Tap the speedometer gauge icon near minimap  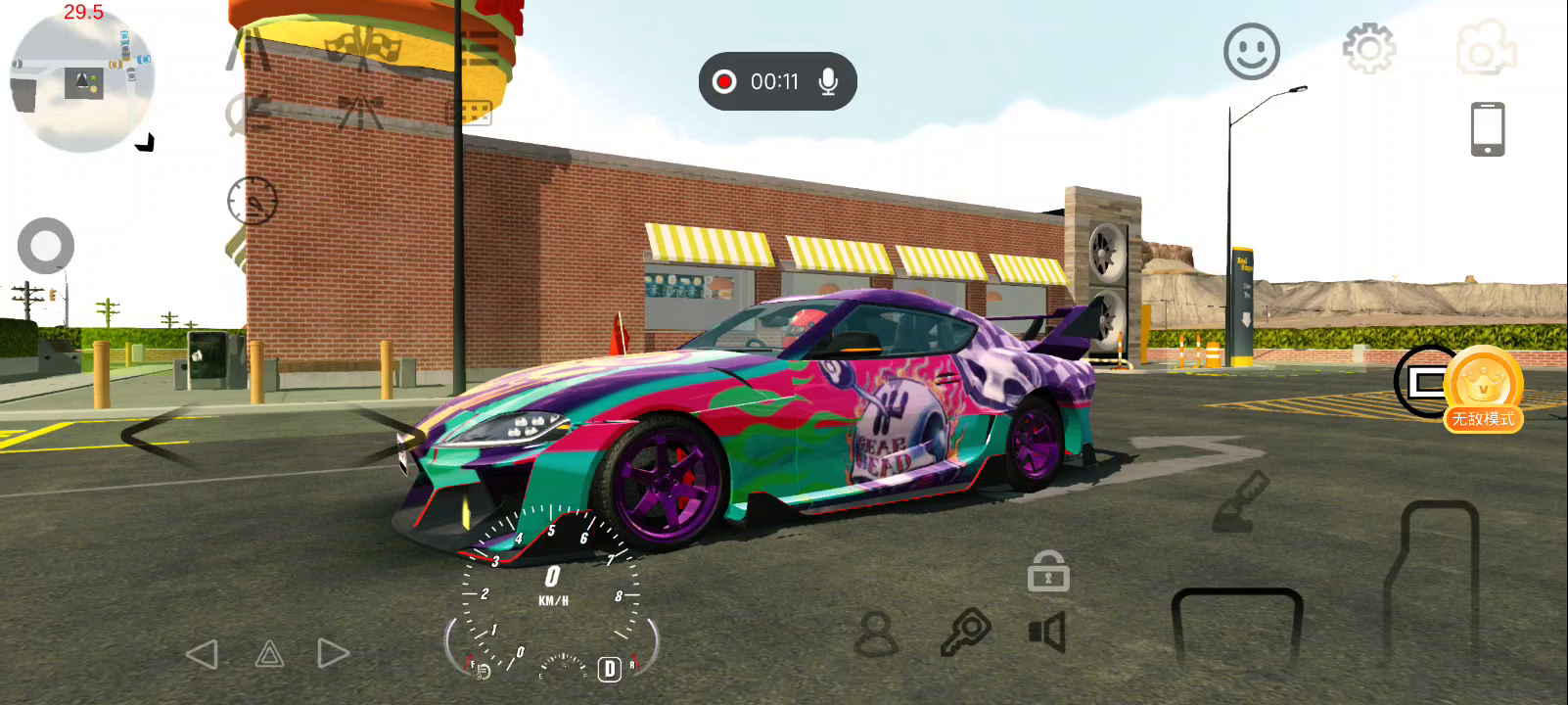253,201
